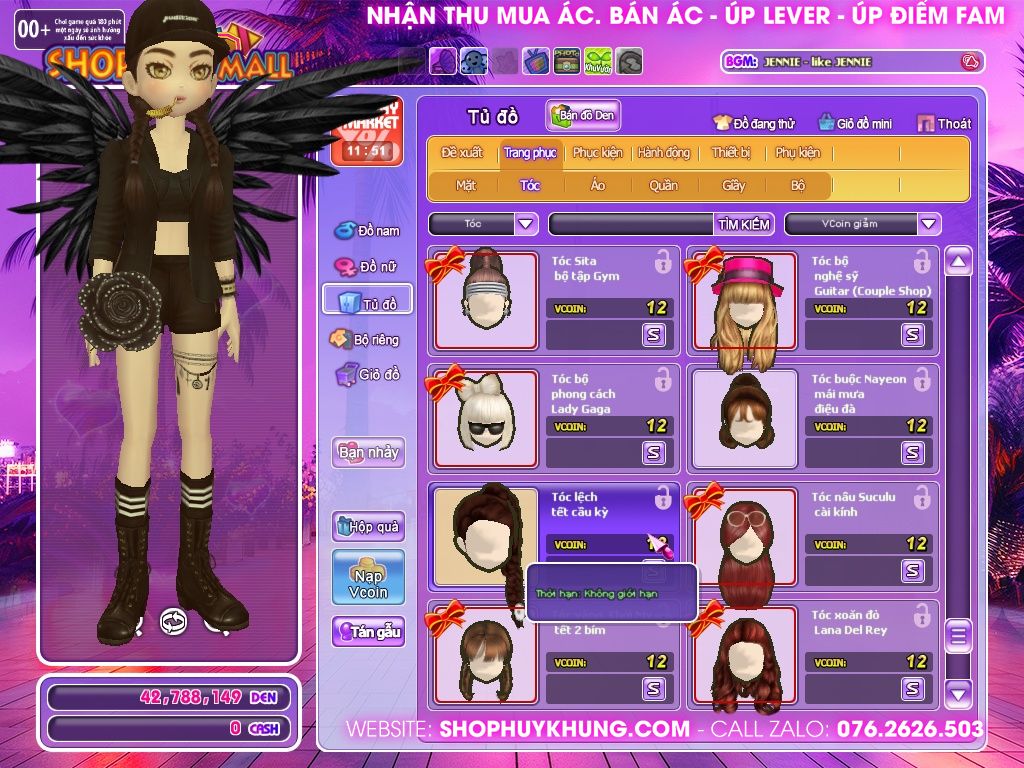Open the Bạn nhảy panel
Viewport: 1024px width, 768px height.
(x=368, y=452)
